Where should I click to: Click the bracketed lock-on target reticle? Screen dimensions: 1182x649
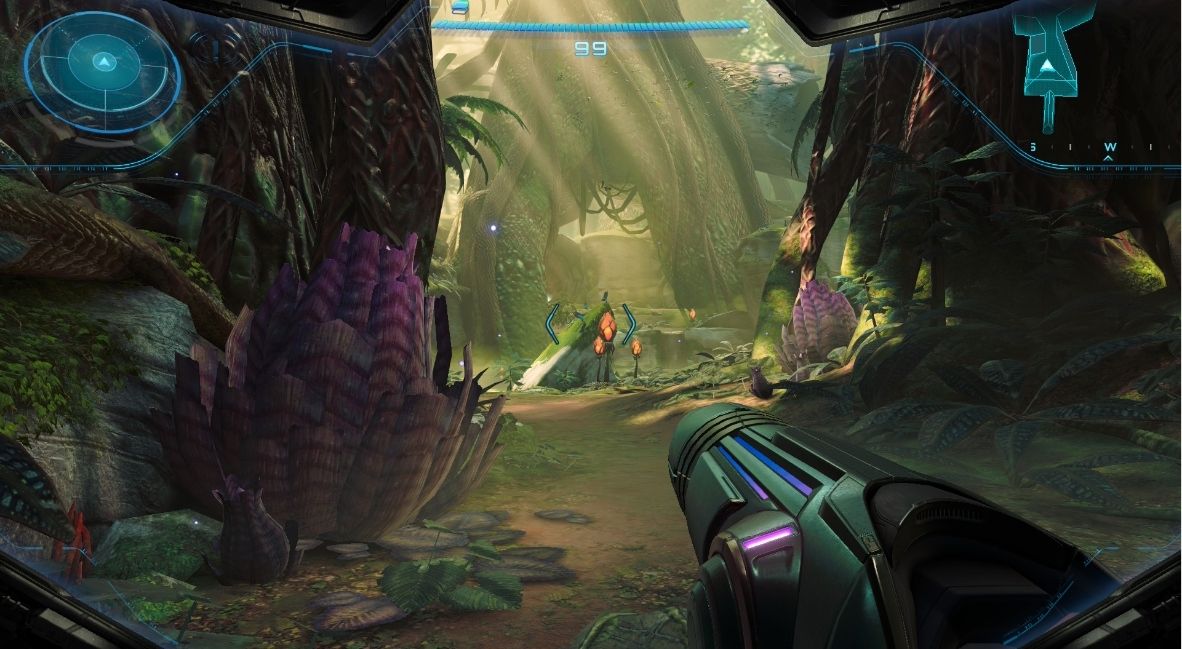click(591, 325)
